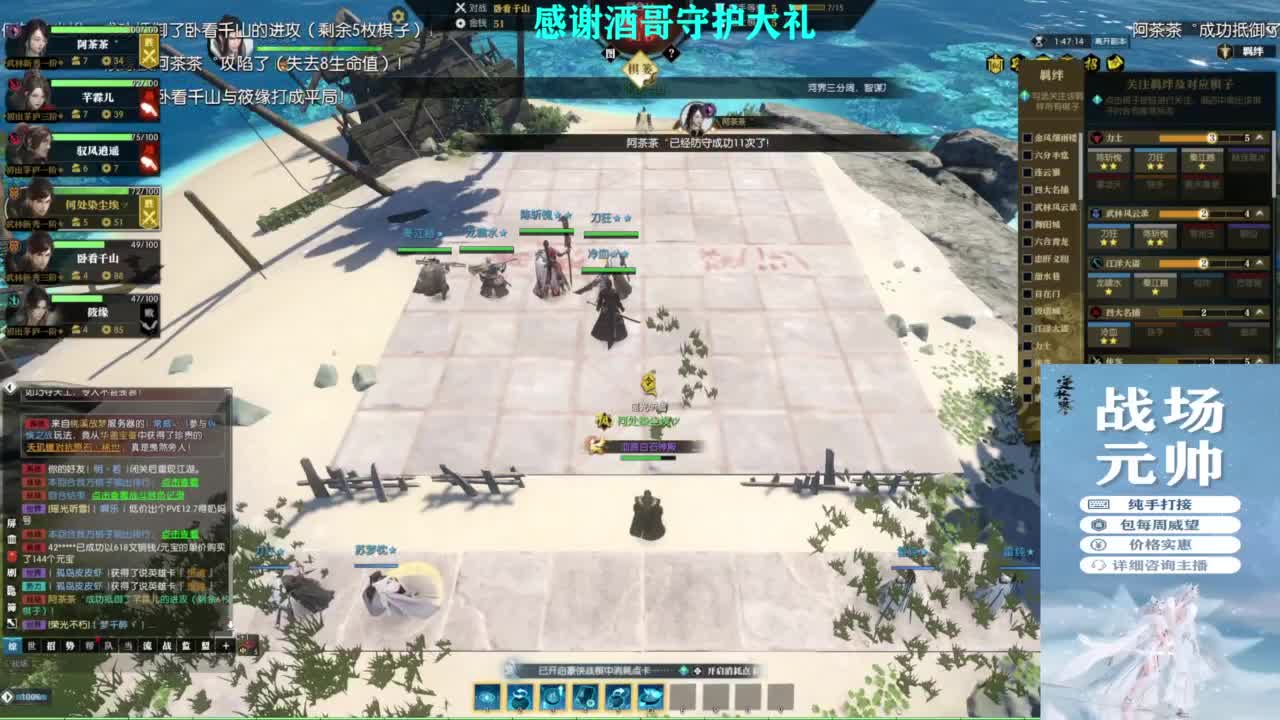Check the 金风细雨楼 checkbox in bond list
Viewport: 1280px width, 720px height.
point(1027,136)
